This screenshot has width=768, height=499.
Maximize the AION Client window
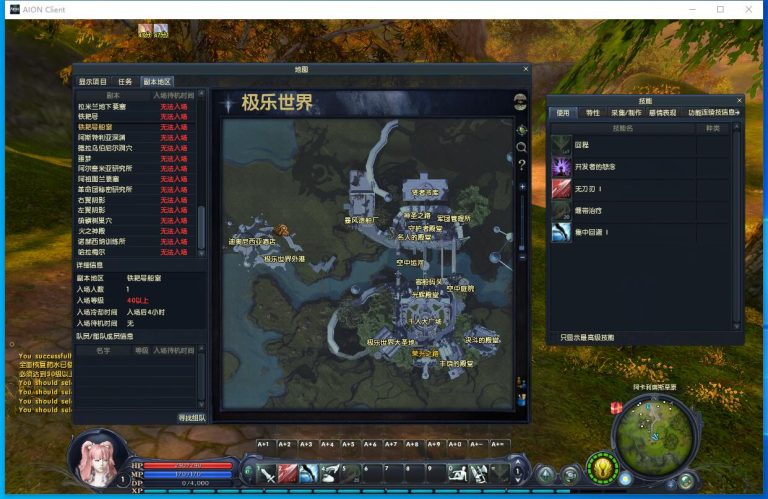coord(720,9)
